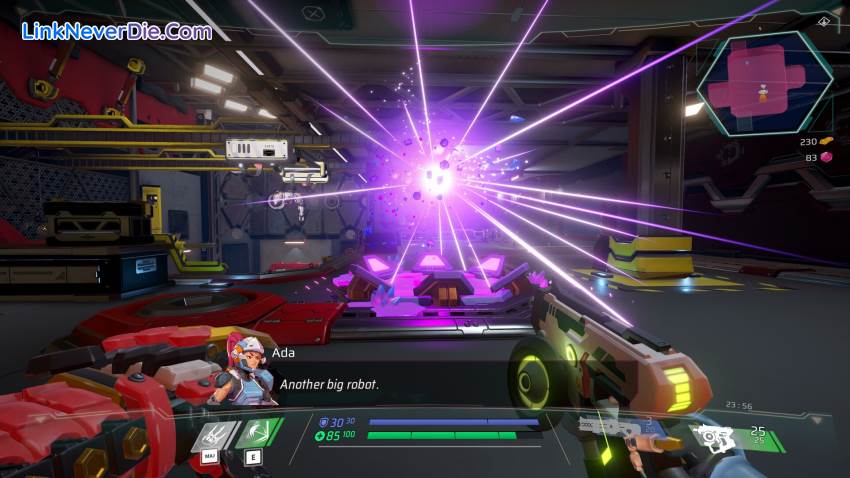The image size is (850, 478).
Task: Click the small emblem above the minimap
Action: (x=823, y=20)
